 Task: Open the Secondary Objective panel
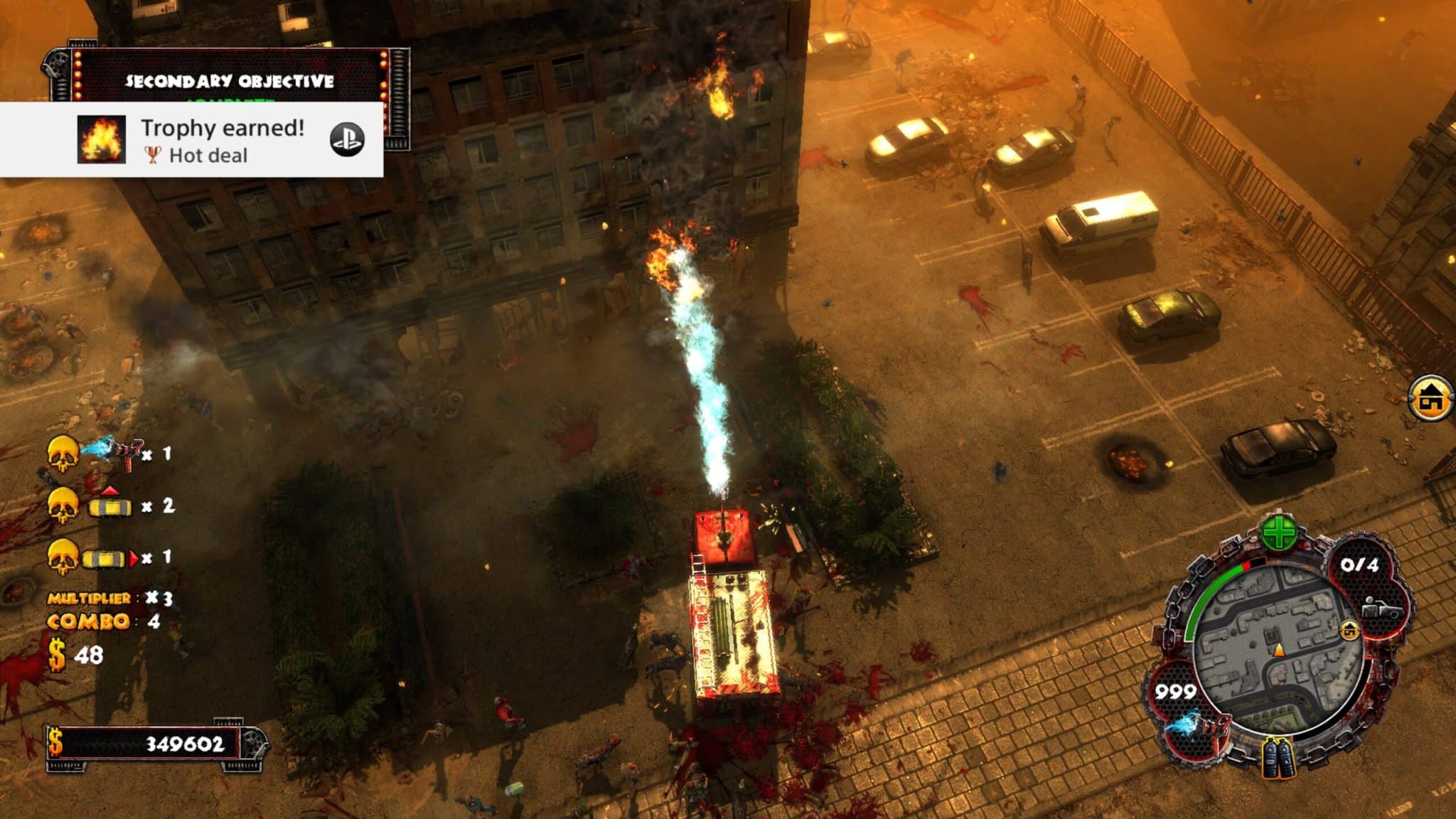[x=229, y=80]
